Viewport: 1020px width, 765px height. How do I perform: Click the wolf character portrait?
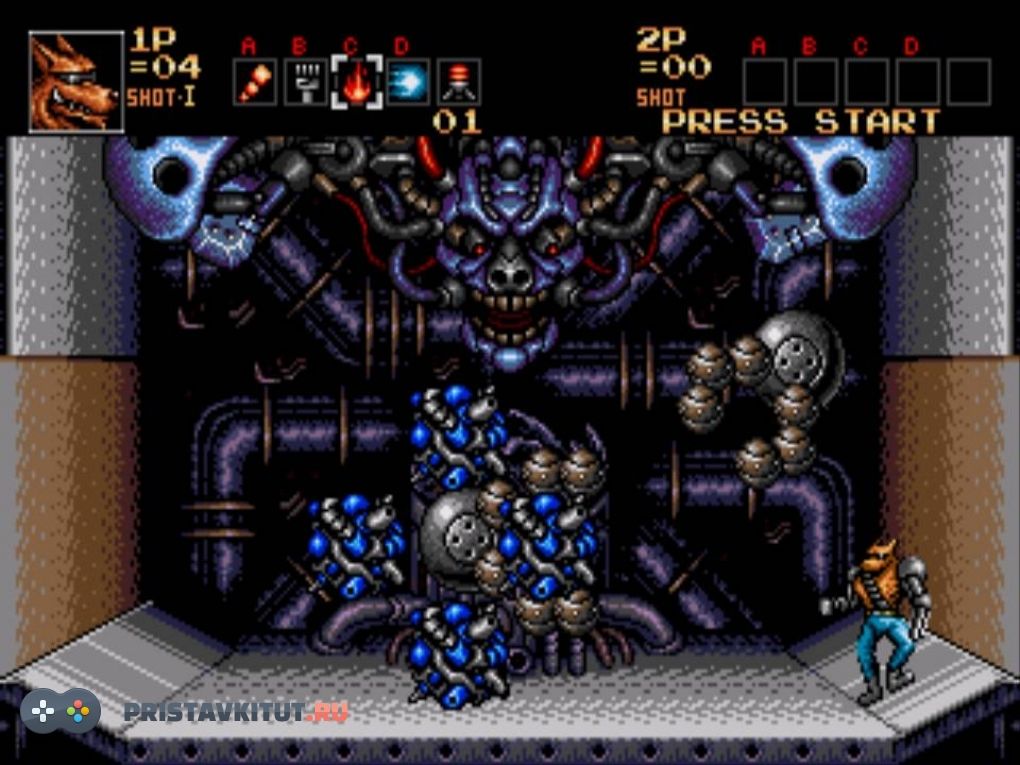[76, 82]
